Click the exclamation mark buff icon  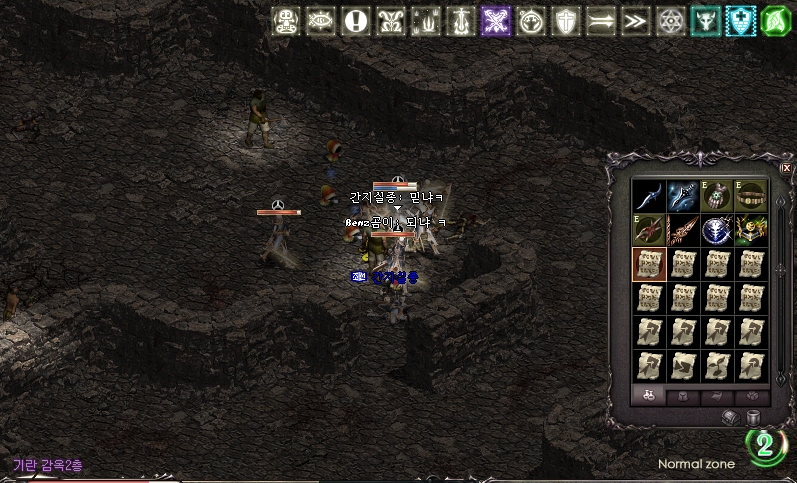click(355, 20)
